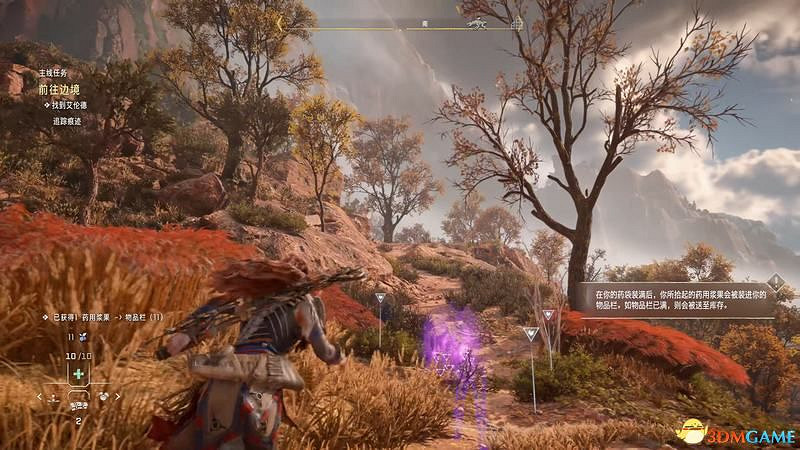This screenshot has height=450, width=800.
Task: Select the currently equipped tool slot
Action: (x=78, y=396)
